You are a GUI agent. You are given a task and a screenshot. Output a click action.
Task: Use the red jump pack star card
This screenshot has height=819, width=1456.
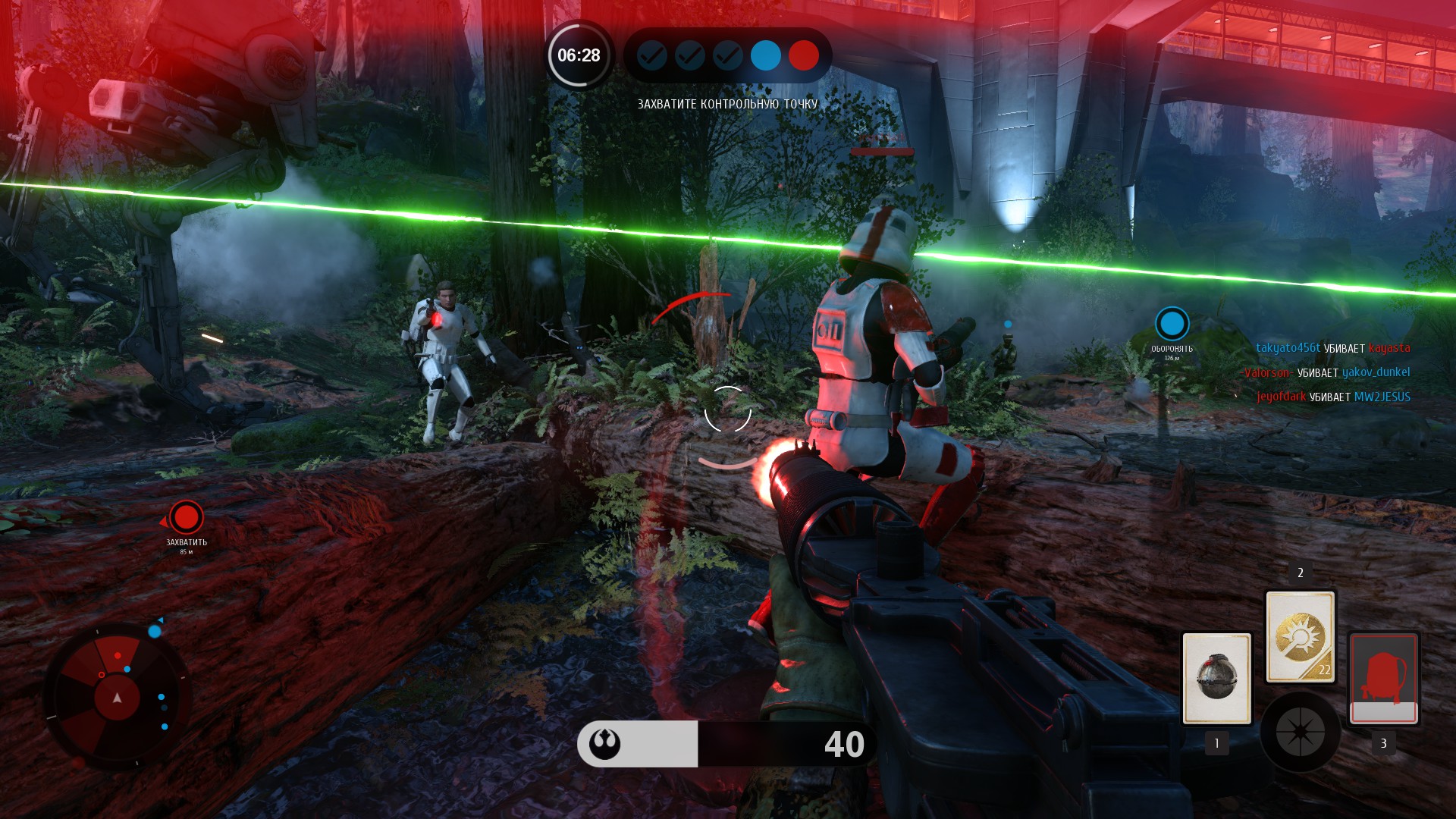pyautogui.click(x=1383, y=678)
